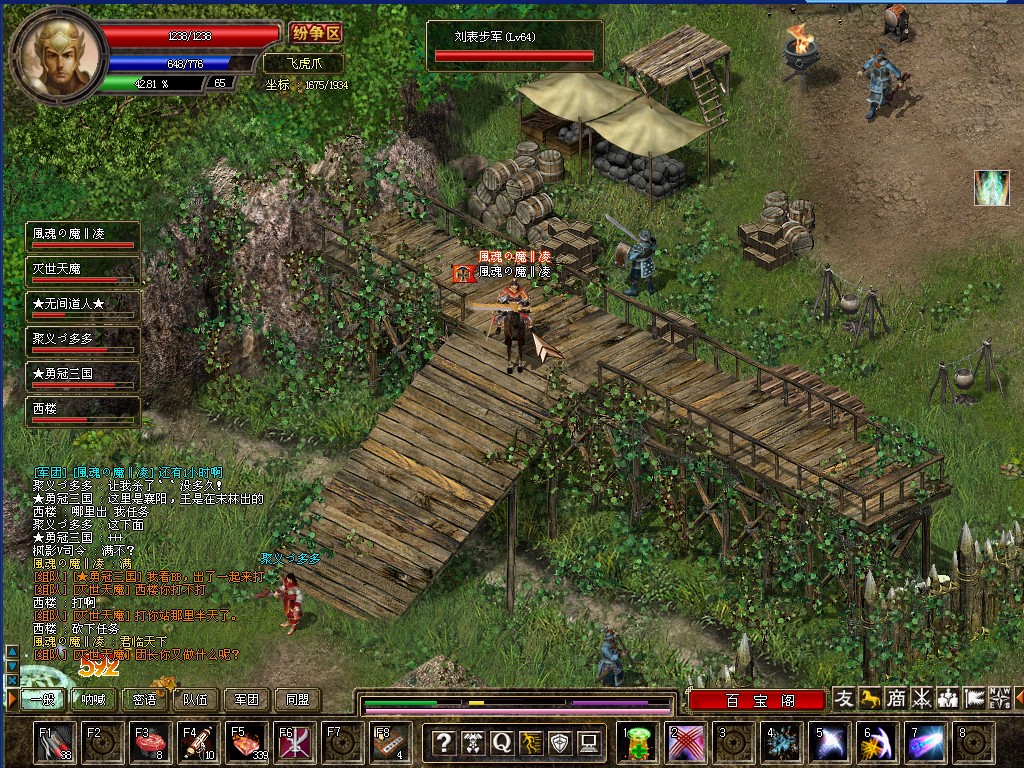Screen dimensions: 1024x768
Task: Select the 呐喊 shout chat tab
Action: coord(93,700)
